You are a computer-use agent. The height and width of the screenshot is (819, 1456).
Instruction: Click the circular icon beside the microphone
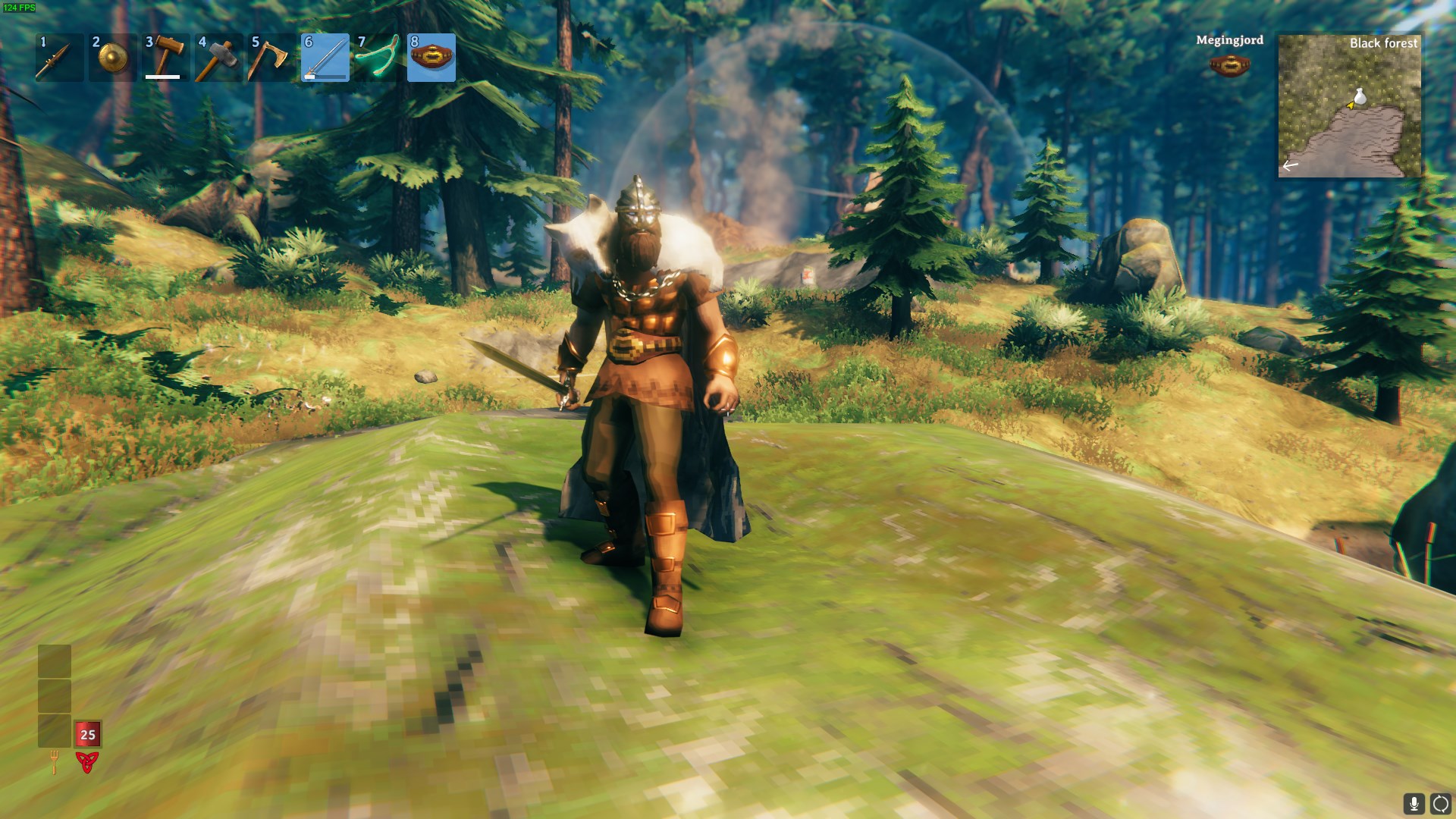(x=1440, y=804)
